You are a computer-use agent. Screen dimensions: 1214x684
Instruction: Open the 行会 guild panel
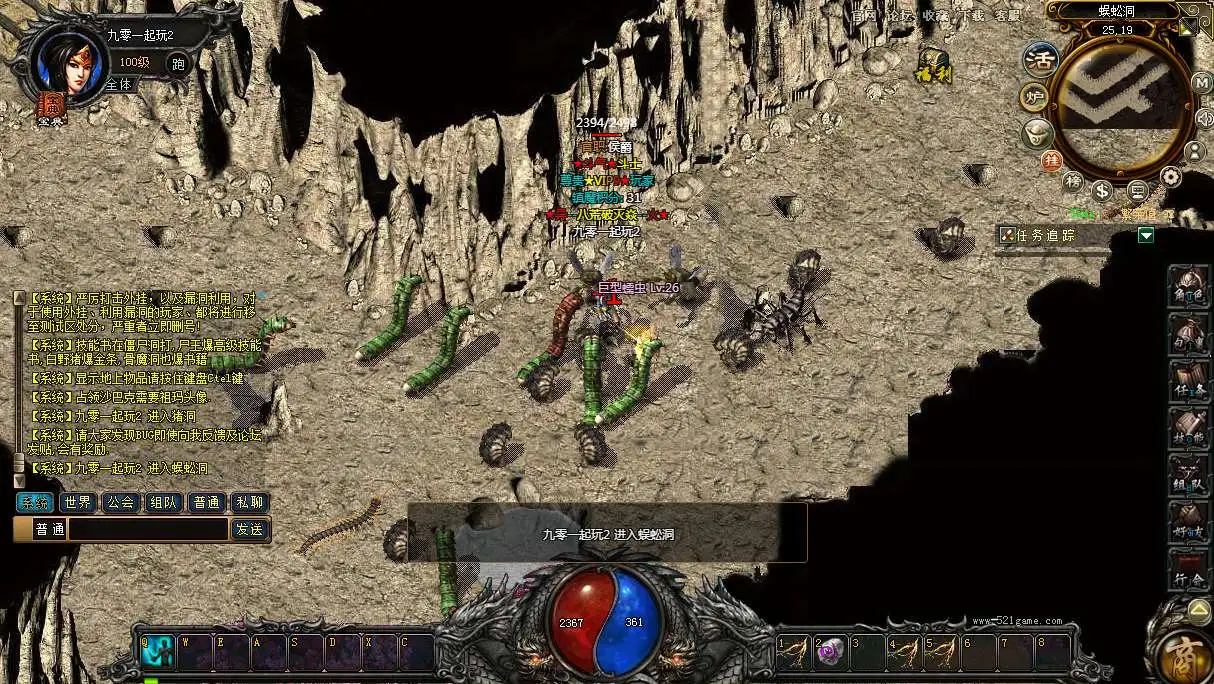(x=1189, y=570)
